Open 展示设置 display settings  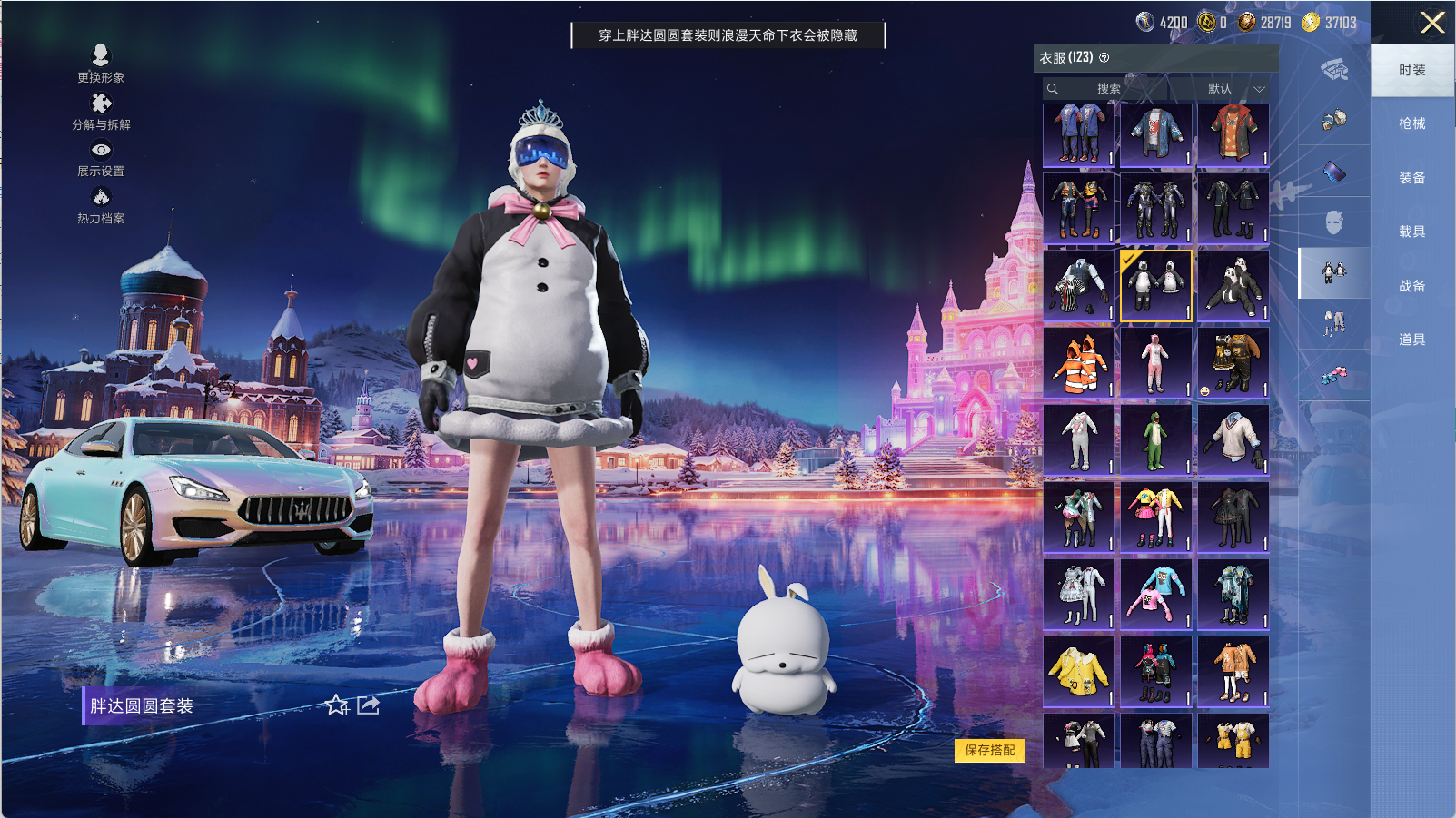coord(101,158)
